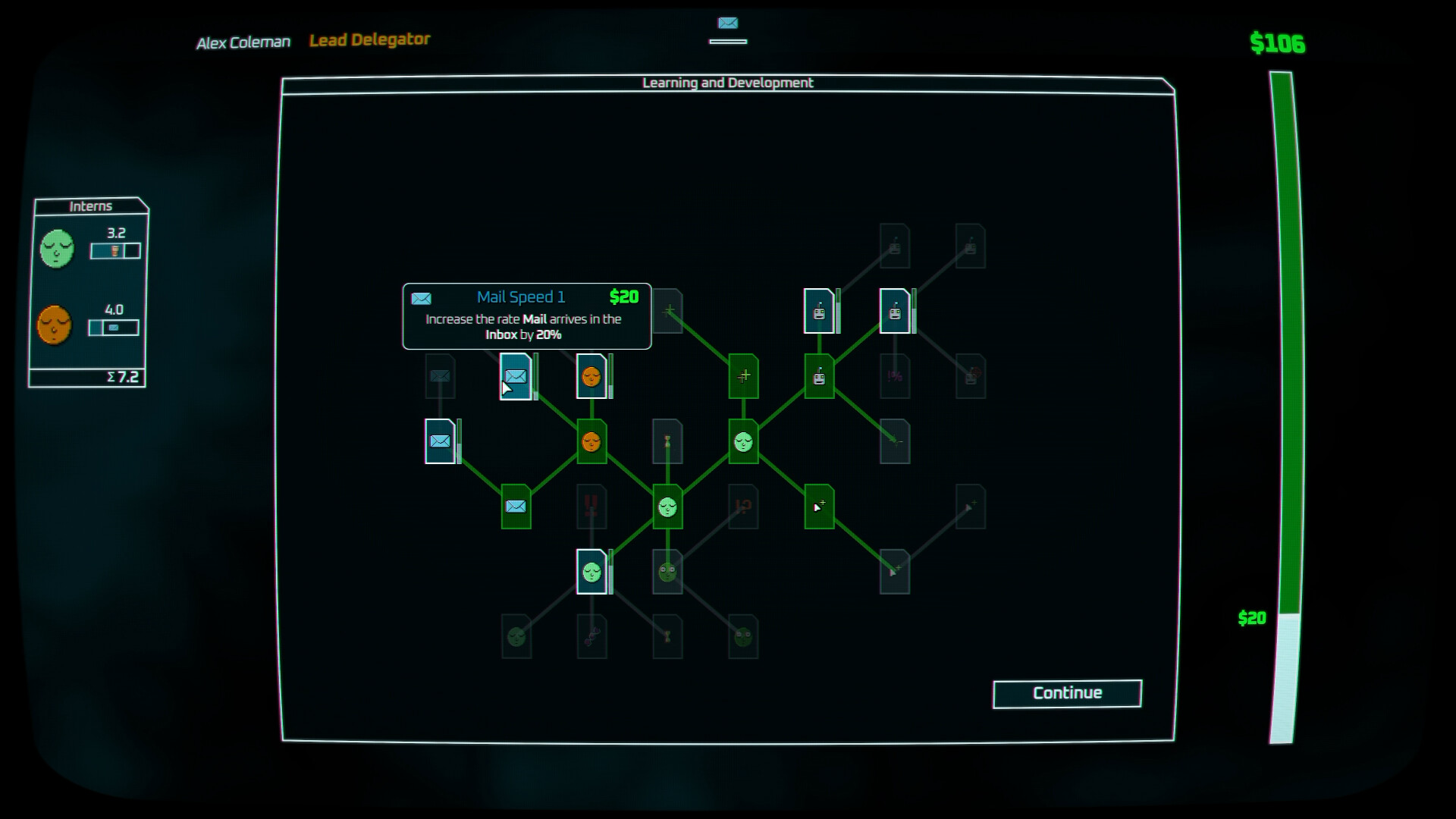Click the pink percentage node on the right
The width and height of the screenshot is (1456, 819).
(x=895, y=374)
